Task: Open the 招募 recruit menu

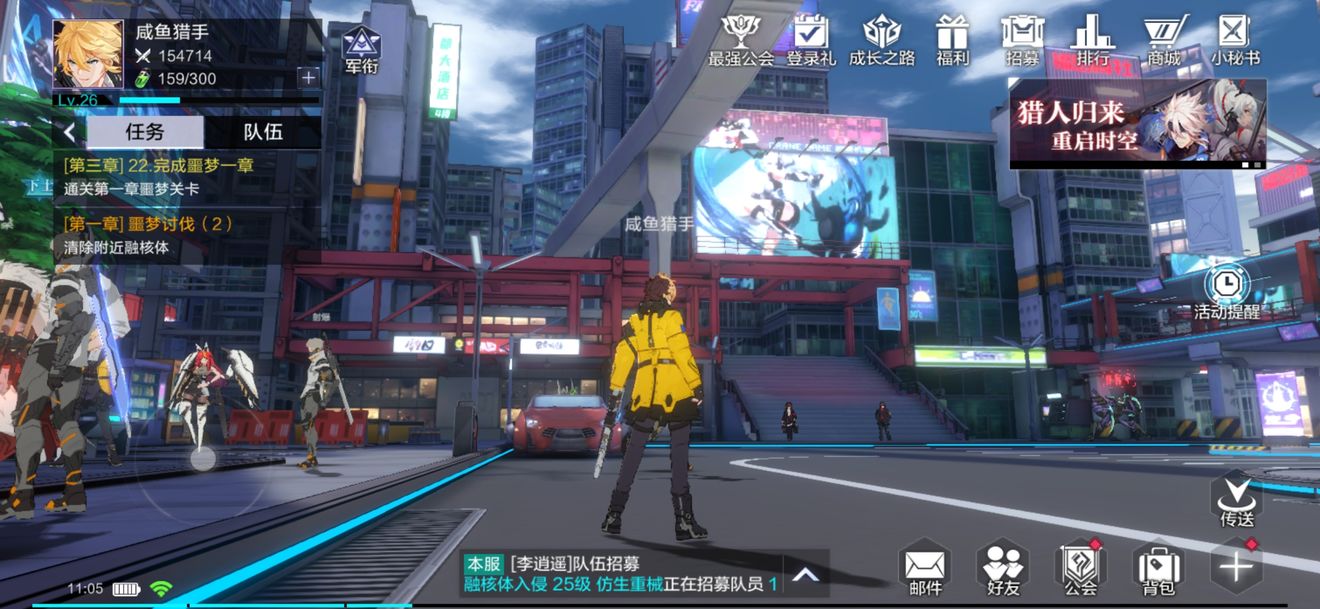Action: coord(1022,38)
